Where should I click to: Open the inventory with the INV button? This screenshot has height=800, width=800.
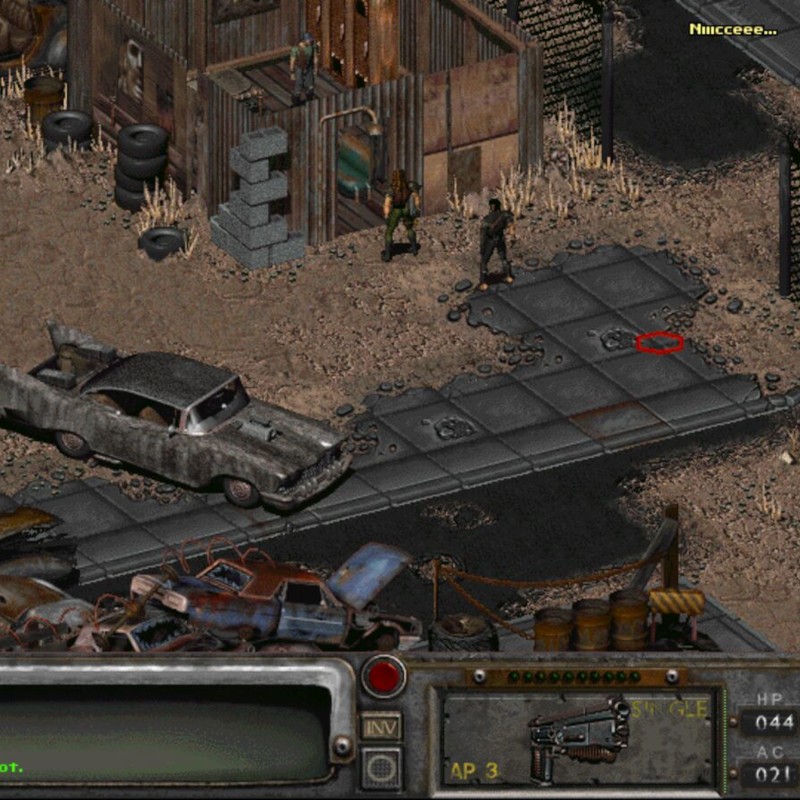tap(381, 725)
